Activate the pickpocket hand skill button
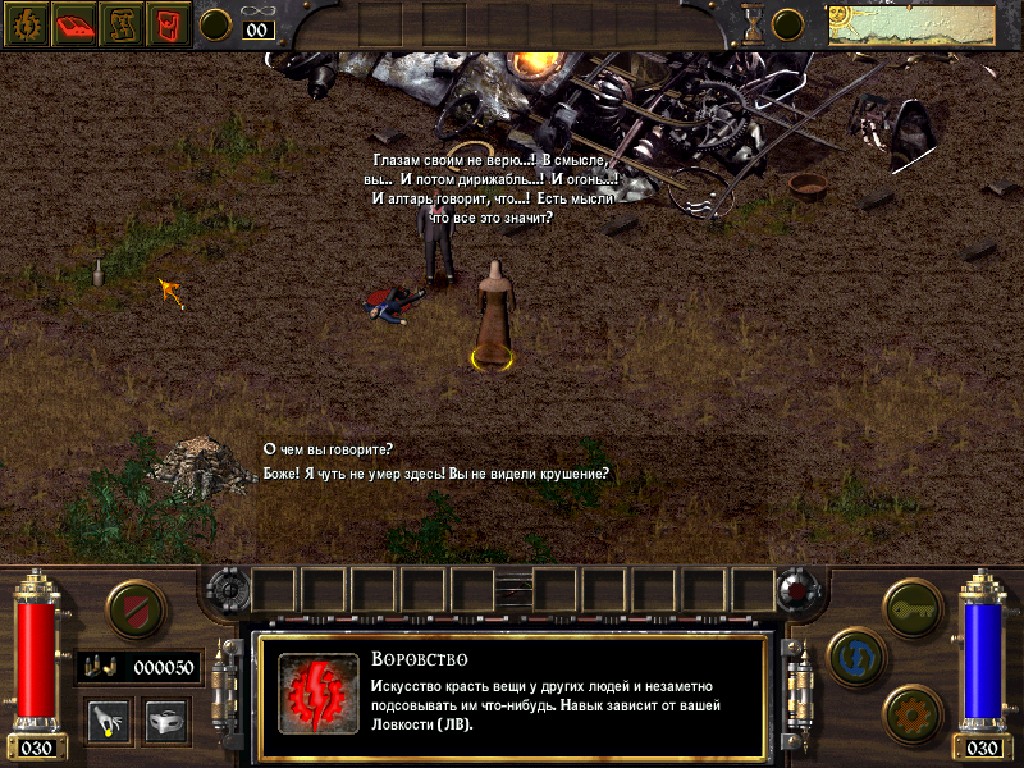This screenshot has height=768, width=1024. pos(107,719)
